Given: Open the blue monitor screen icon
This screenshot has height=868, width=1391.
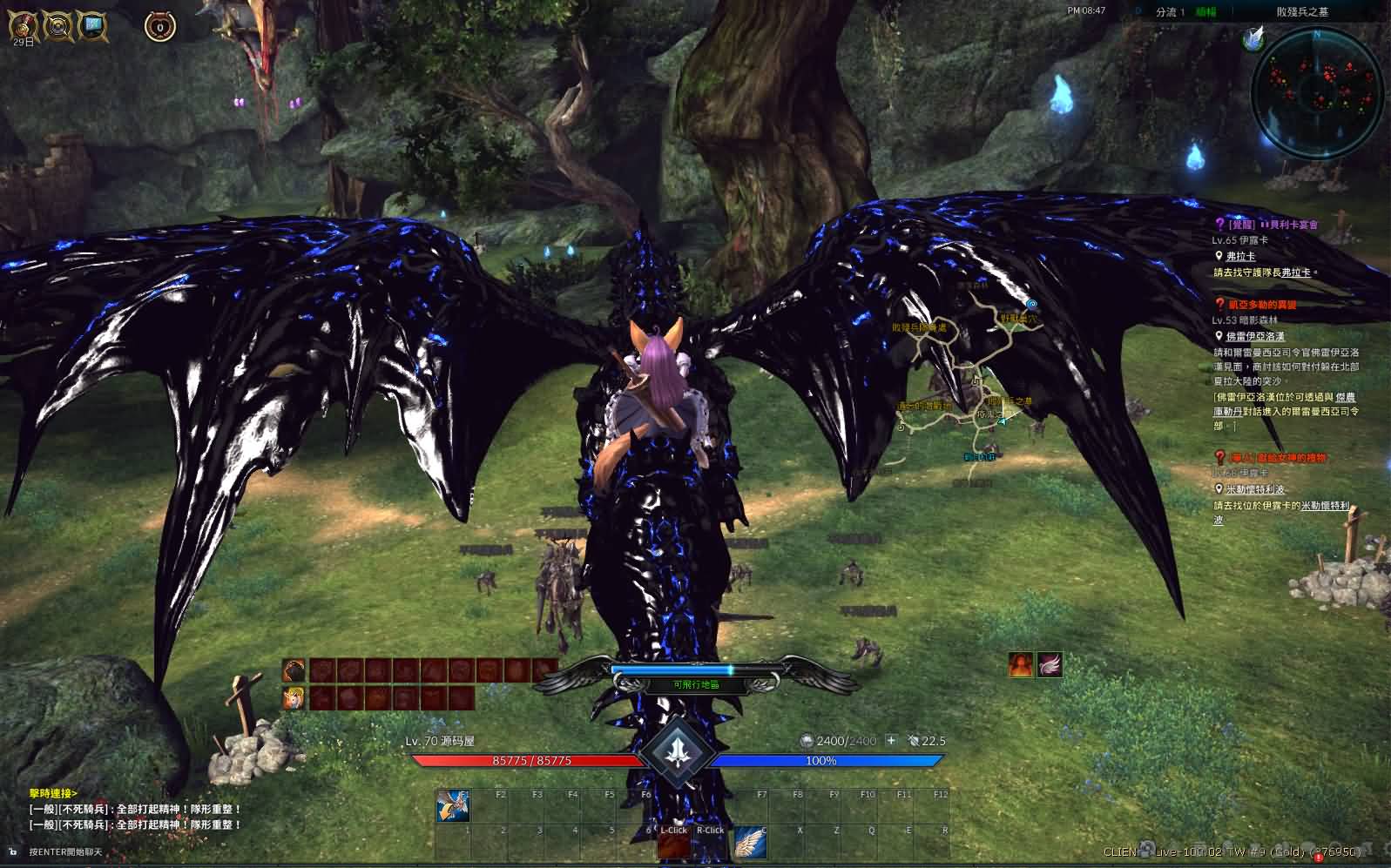Looking at the screenshot, I should [92, 26].
